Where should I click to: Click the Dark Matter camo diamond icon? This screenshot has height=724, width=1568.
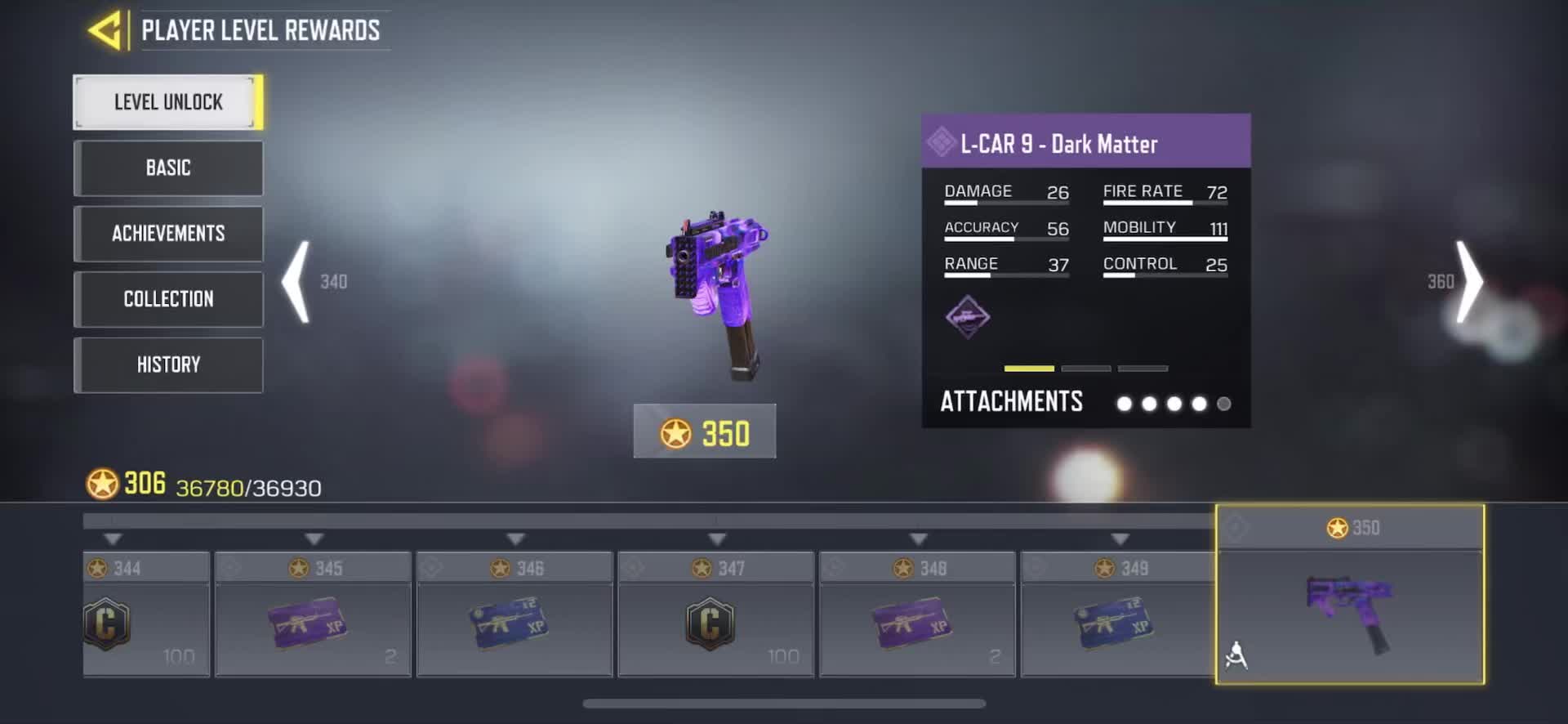968,317
